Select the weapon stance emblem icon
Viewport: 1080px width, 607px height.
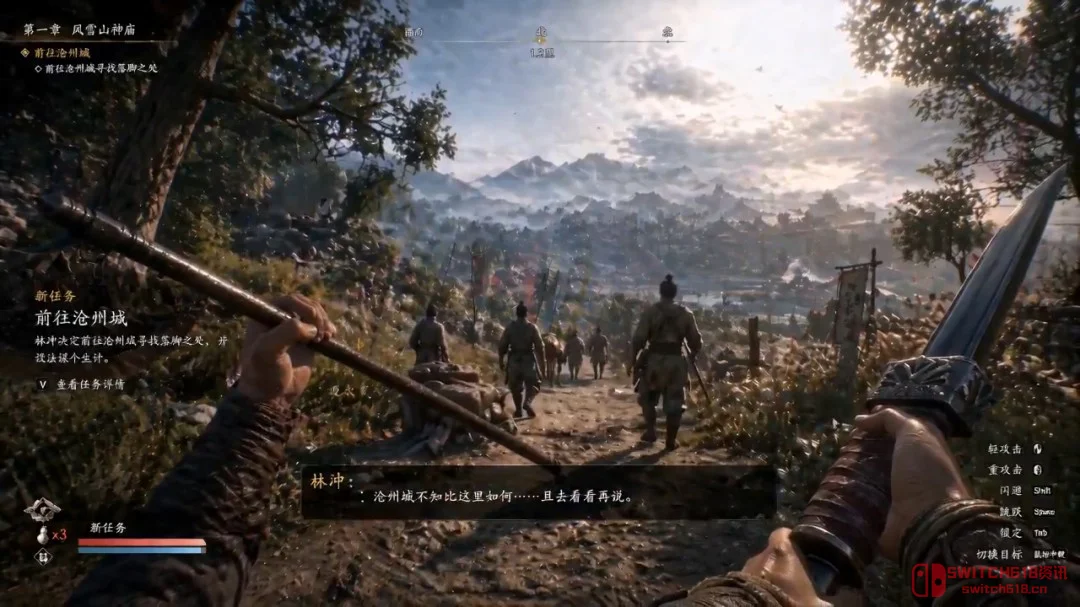pos(42,510)
